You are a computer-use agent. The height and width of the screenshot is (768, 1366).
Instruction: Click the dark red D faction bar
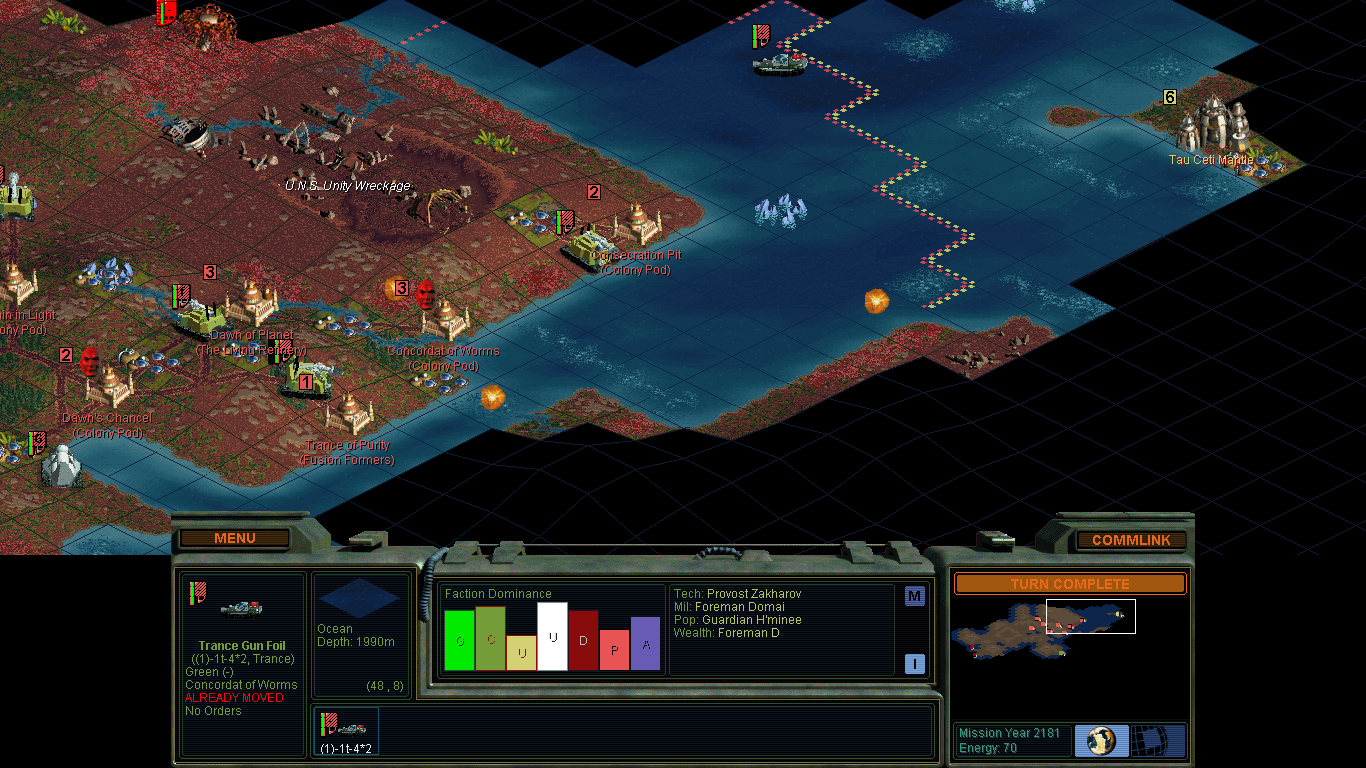583,640
